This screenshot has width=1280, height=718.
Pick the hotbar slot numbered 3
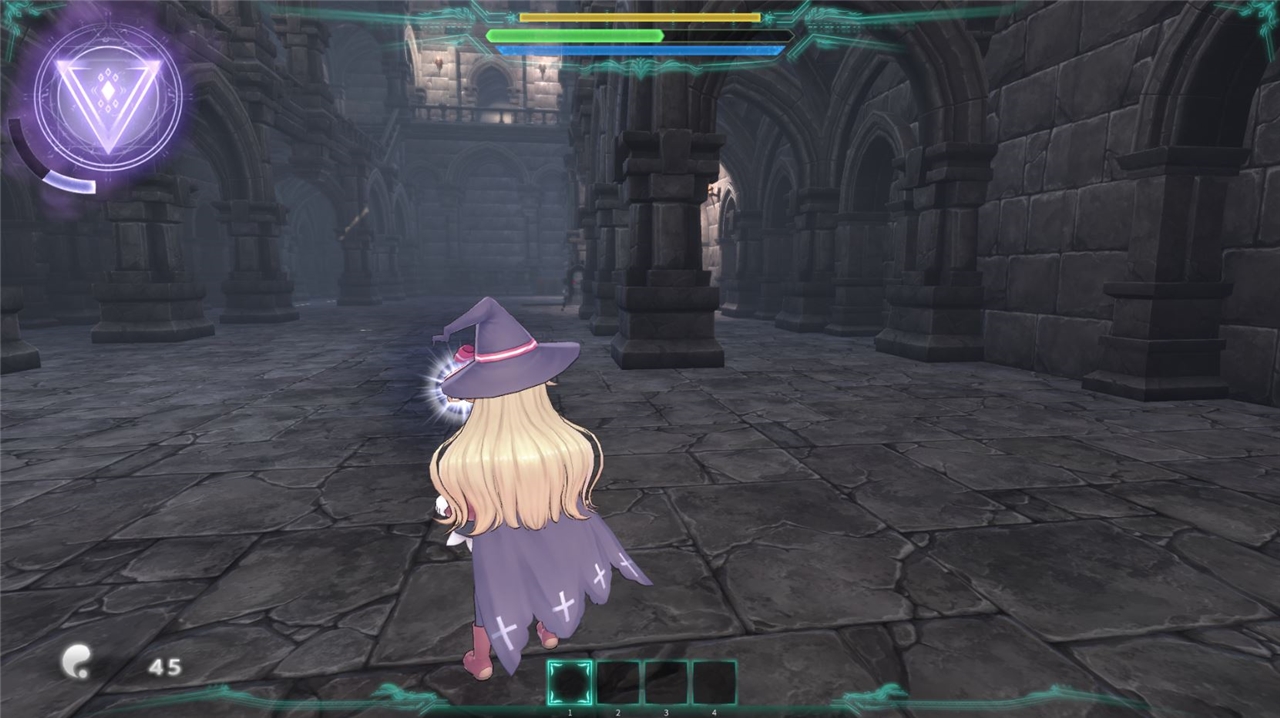coord(665,683)
